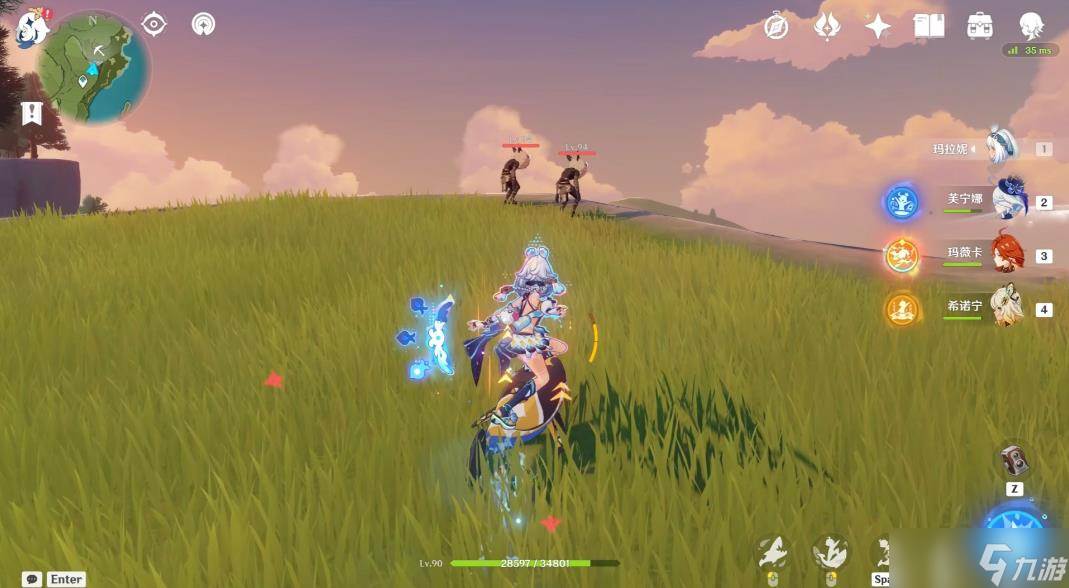Open the arch-shaped icon beside the eye
1069x588 pixels.
204,24
